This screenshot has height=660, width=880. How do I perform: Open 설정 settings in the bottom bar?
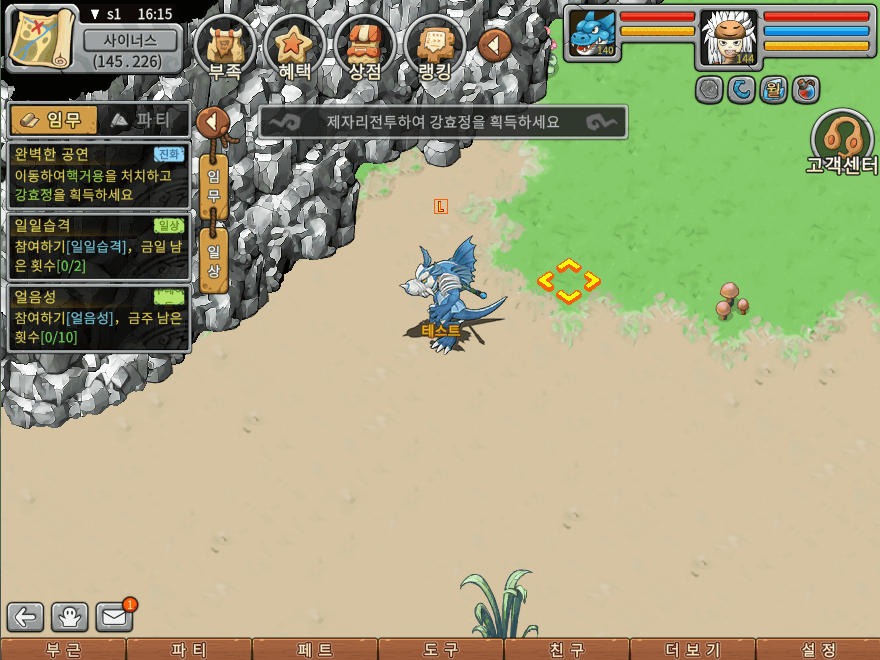(817, 649)
